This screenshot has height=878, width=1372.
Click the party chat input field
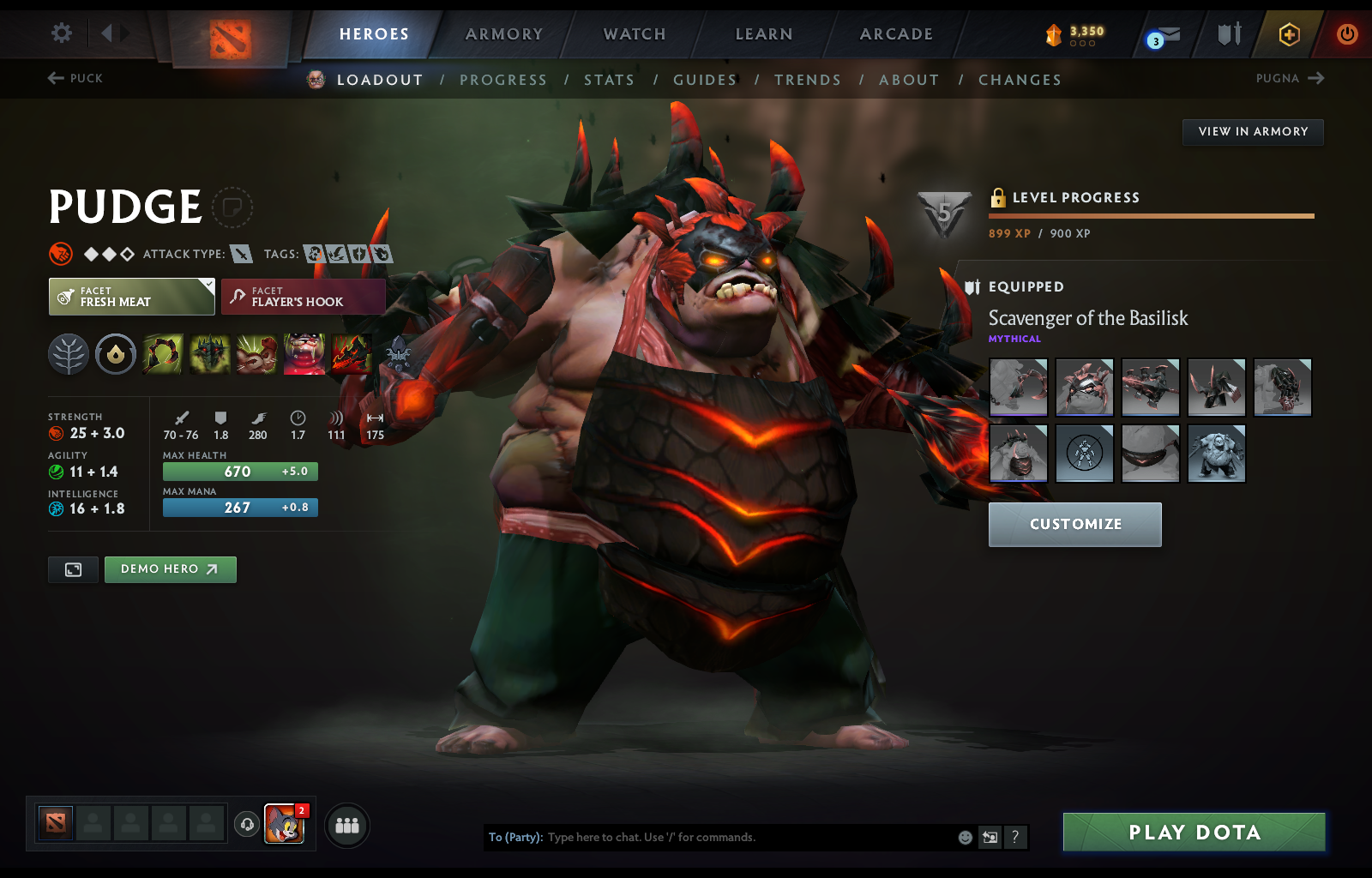pos(729,838)
